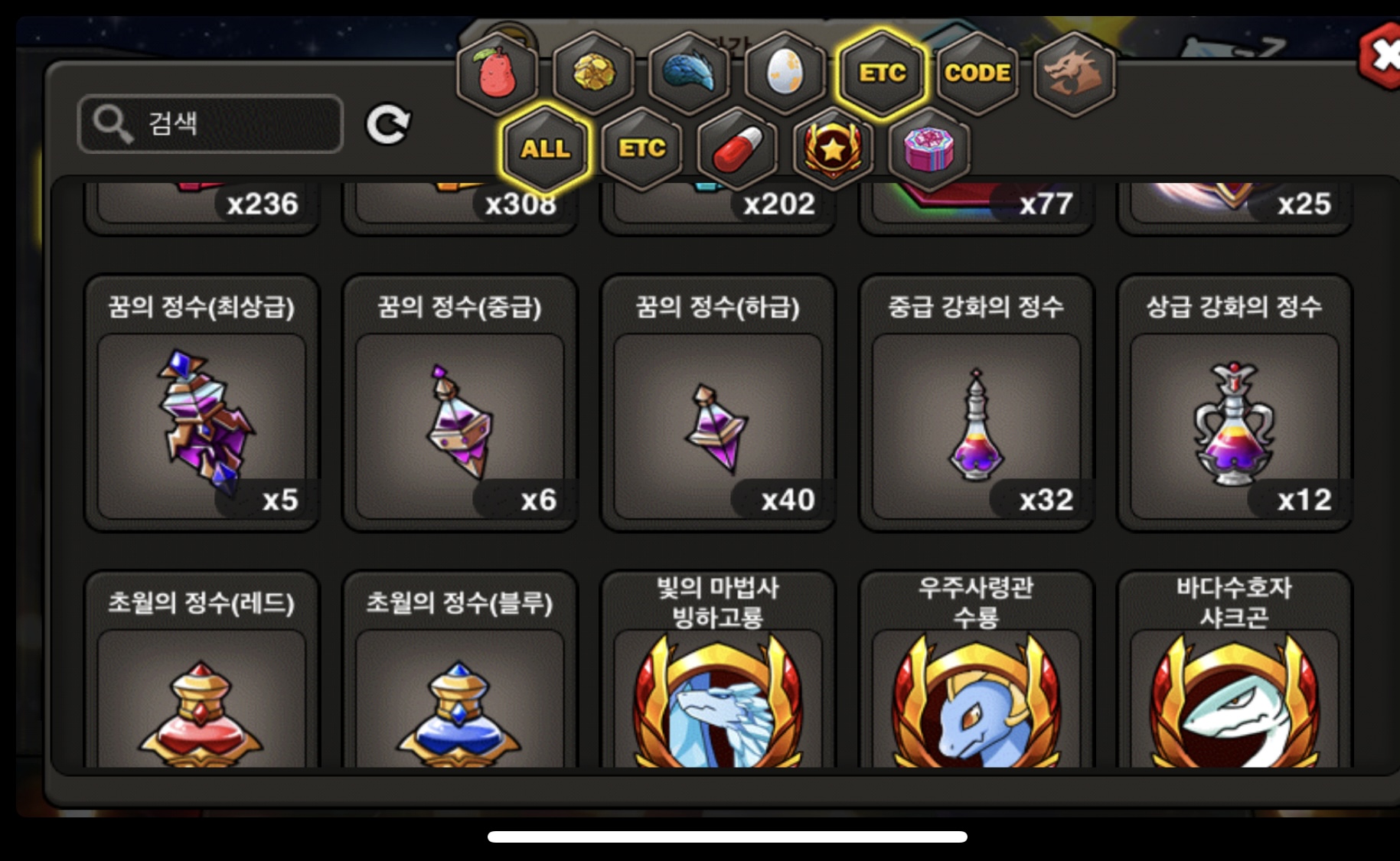1400x861 pixels.
Task: Open the gold nugget category tab
Action: [x=594, y=73]
